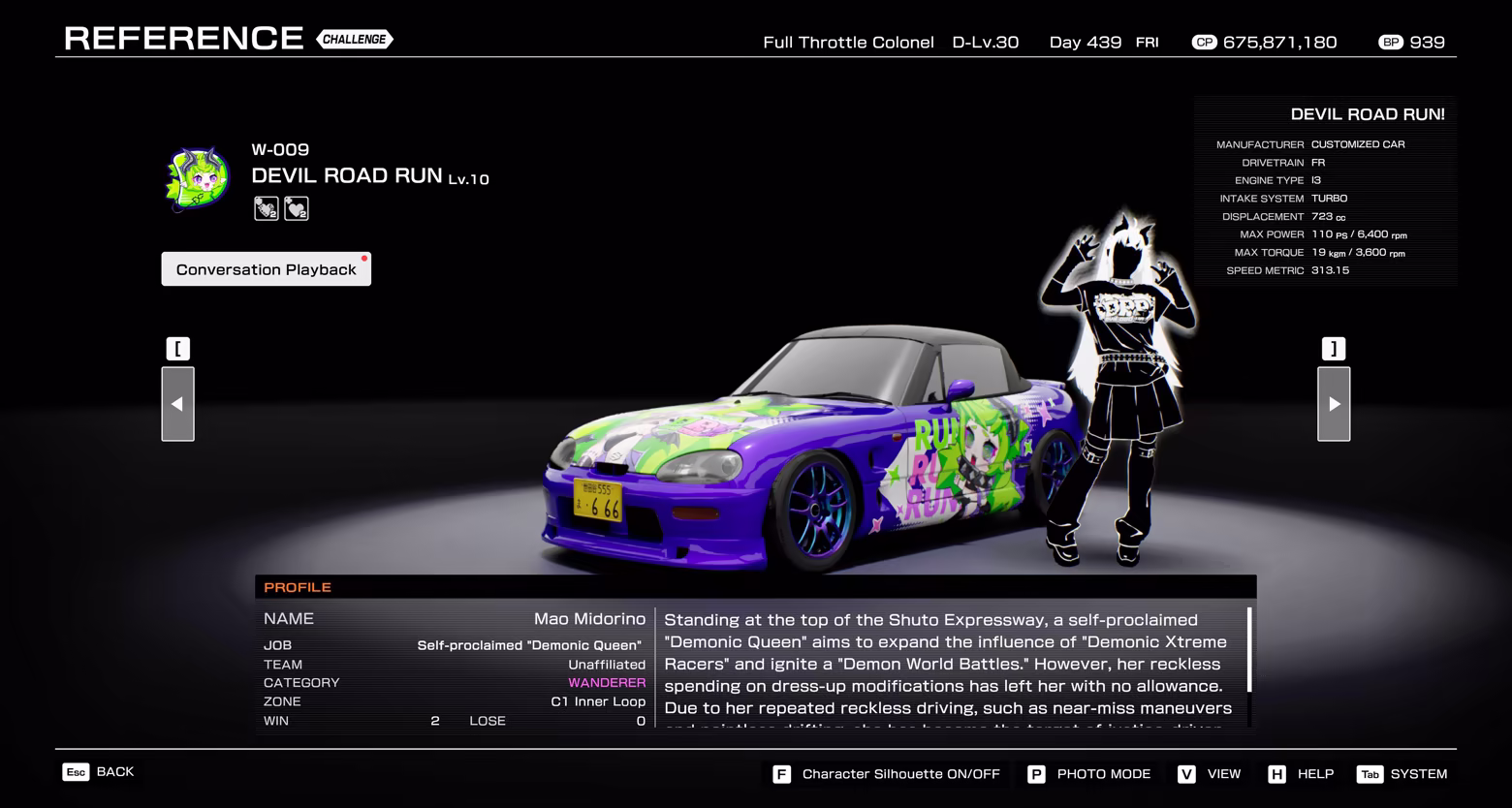This screenshot has width=1512, height=808.
Task: Select the CHALLENGE tag next to REFERENCE
Action: click(355, 40)
